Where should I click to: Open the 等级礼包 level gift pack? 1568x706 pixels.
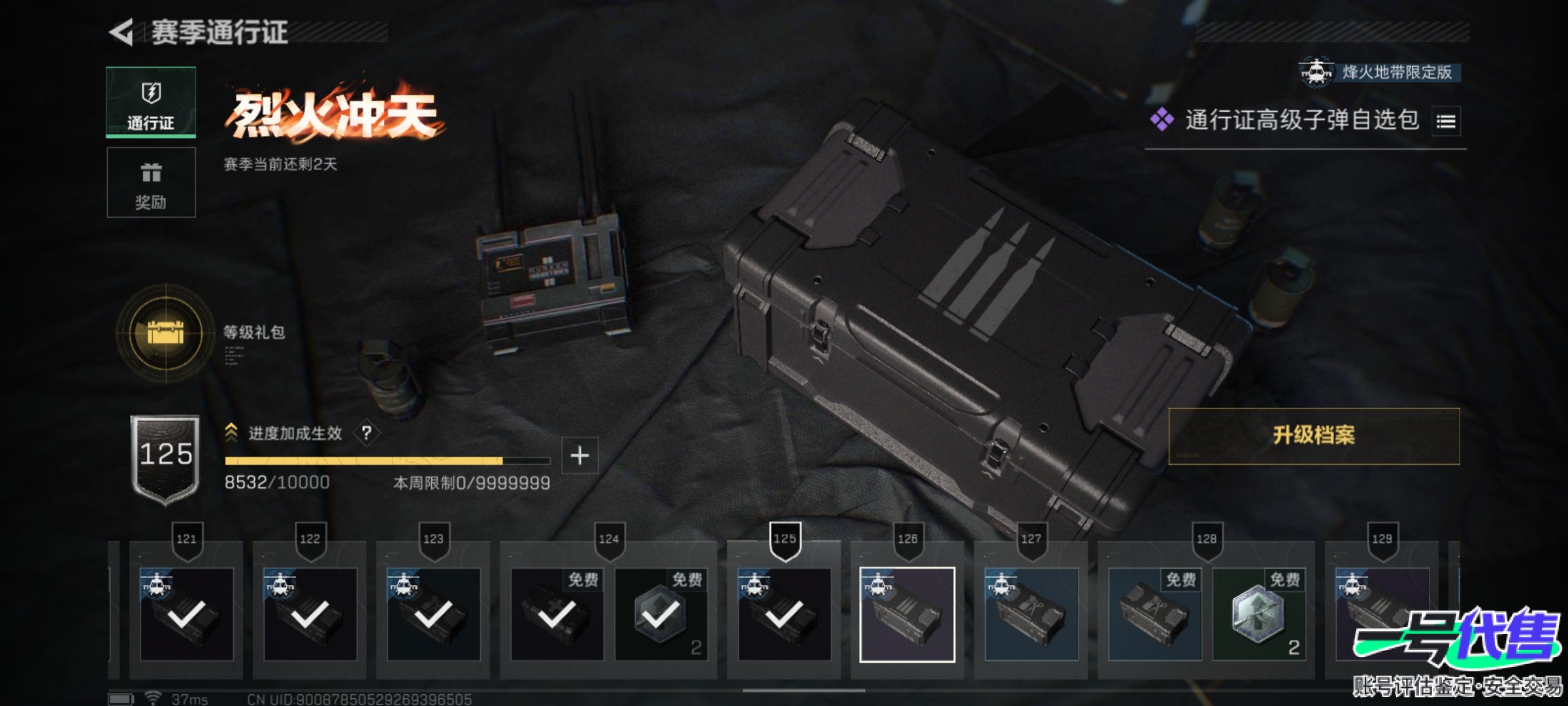pyautogui.click(x=166, y=333)
